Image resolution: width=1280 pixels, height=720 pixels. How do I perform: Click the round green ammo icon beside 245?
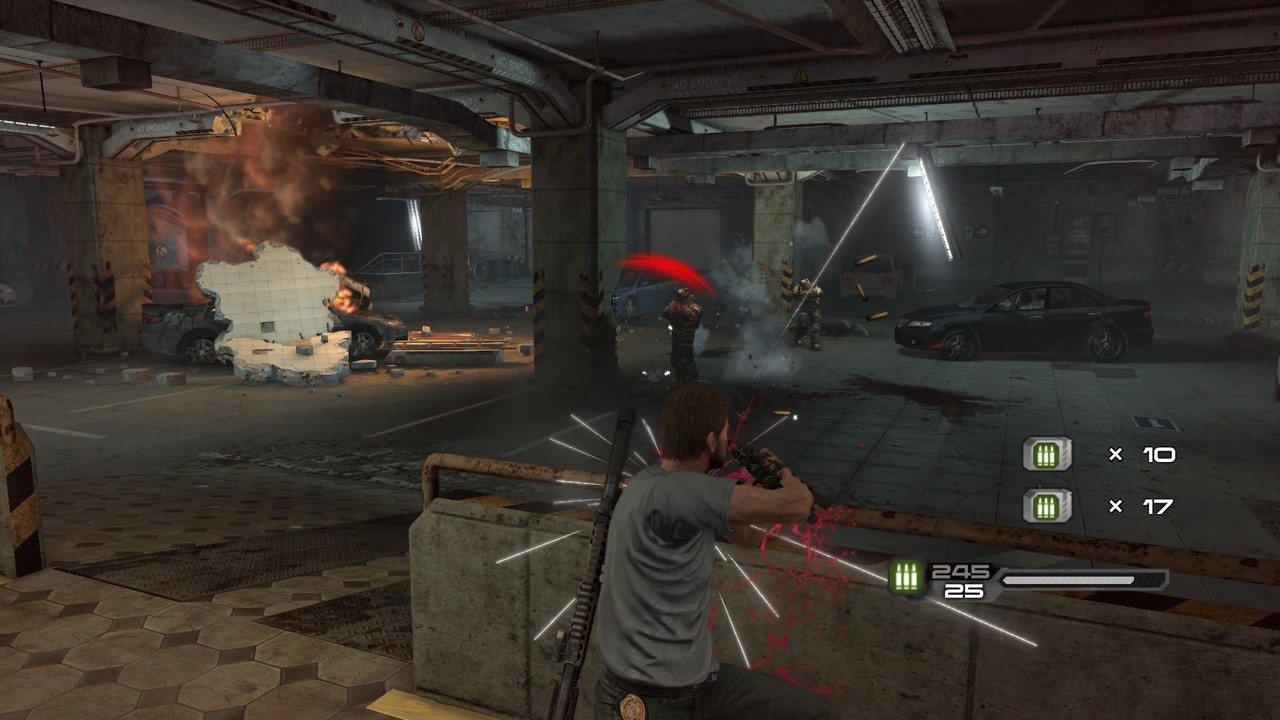908,578
